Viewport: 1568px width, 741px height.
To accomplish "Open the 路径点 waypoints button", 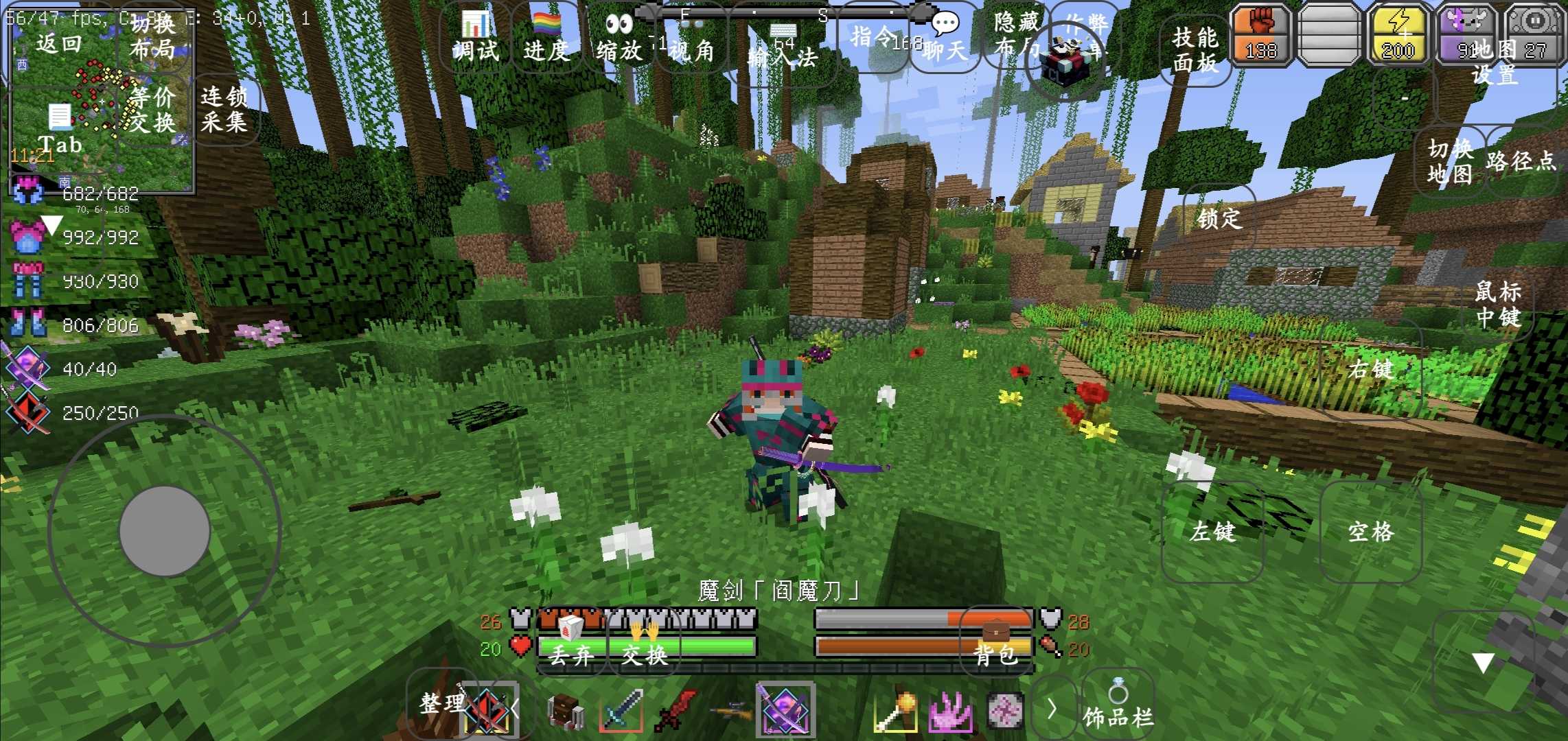I will [1521, 162].
